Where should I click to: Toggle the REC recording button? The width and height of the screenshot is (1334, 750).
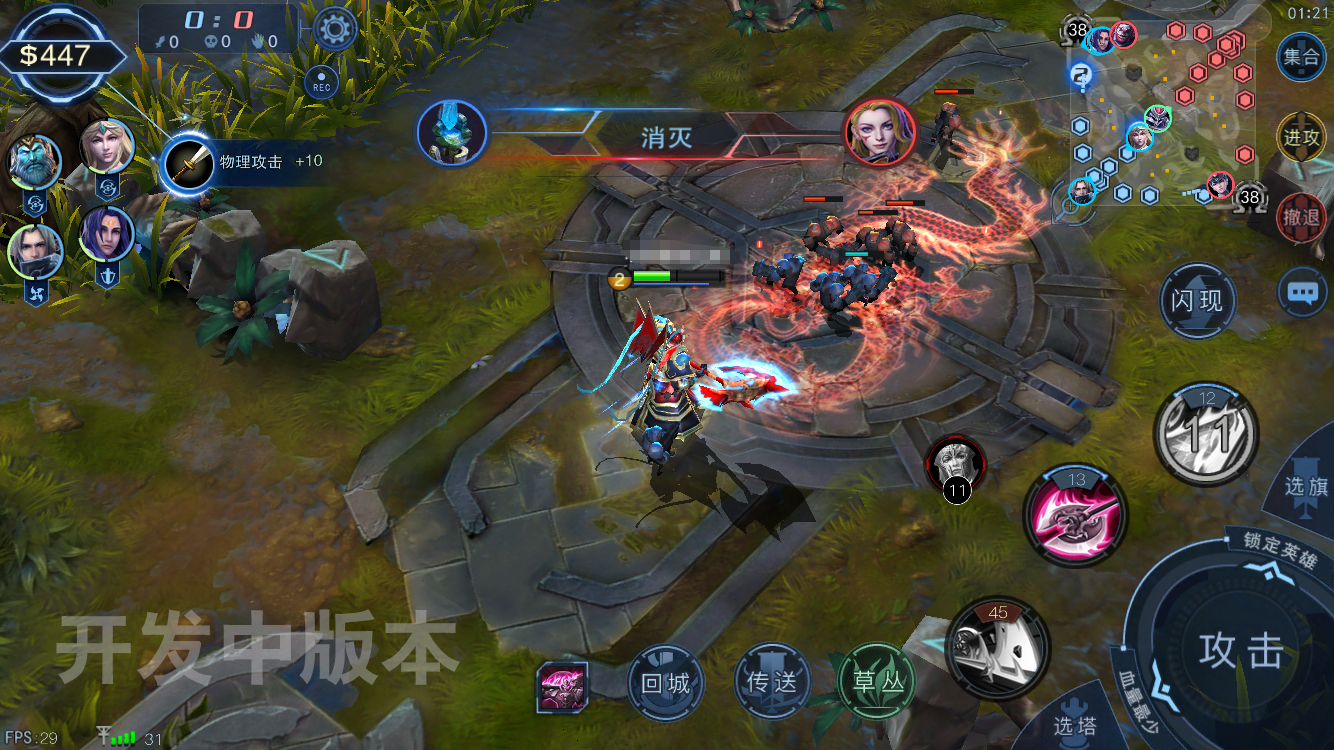(322, 84)
